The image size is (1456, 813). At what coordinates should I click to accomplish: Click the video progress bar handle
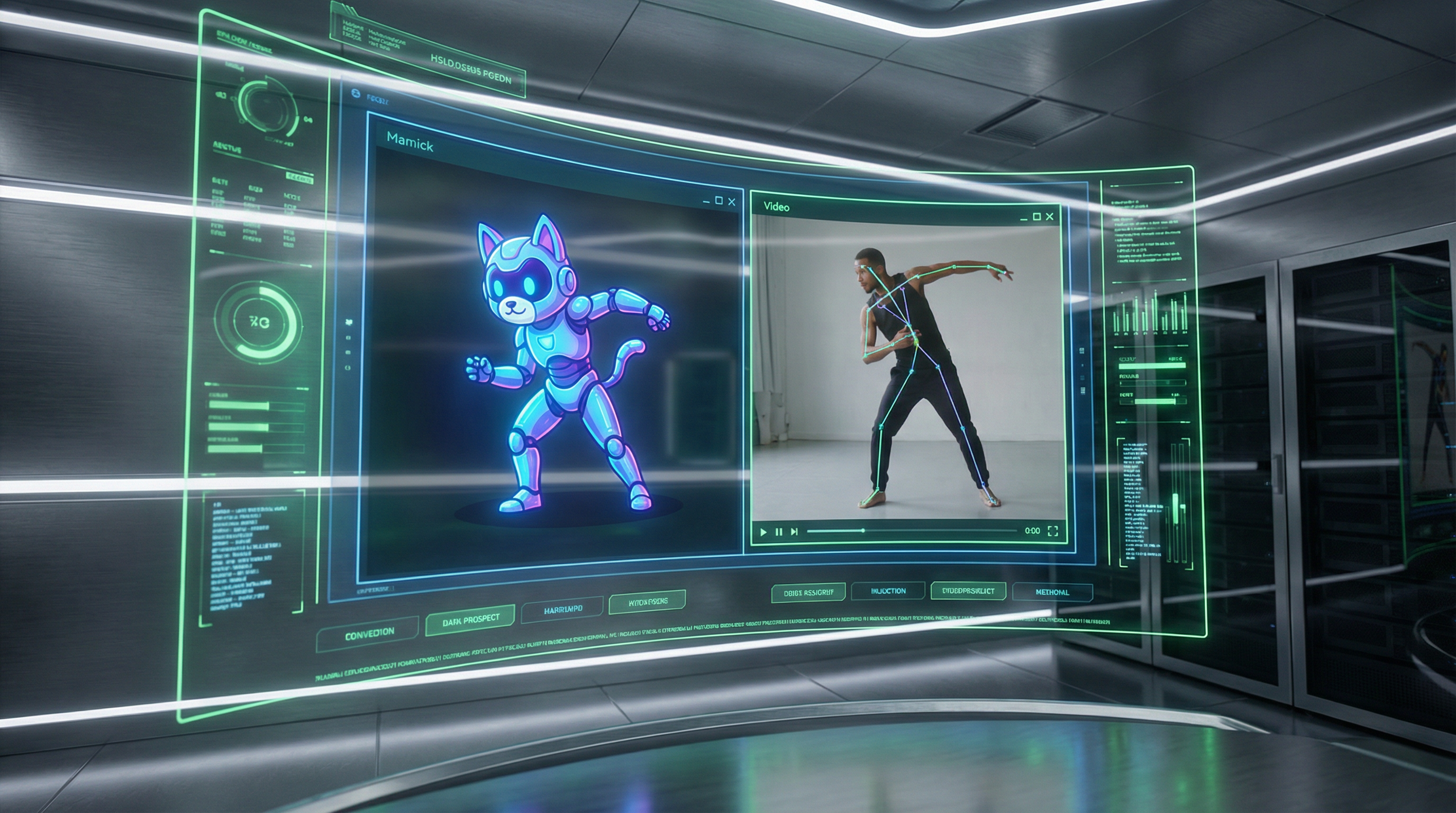pyautogui.click(x=863, y=530)
